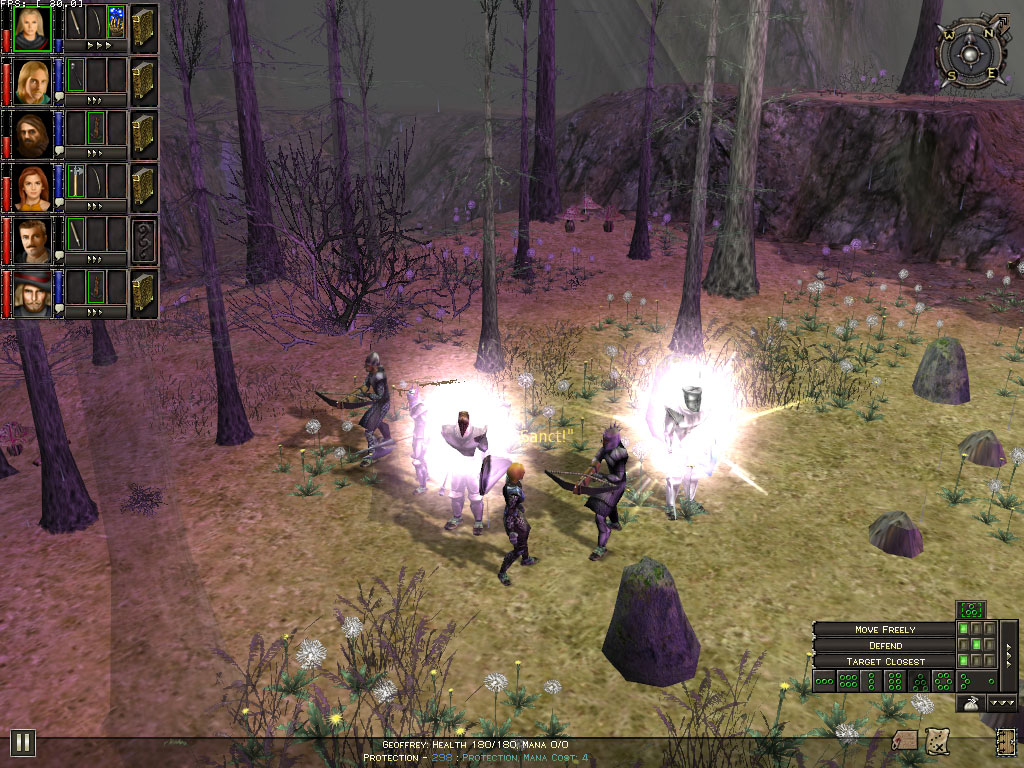Screen dimensions: 1024x768
Task: Choose the mustached man's portrait
Action: 33,240
